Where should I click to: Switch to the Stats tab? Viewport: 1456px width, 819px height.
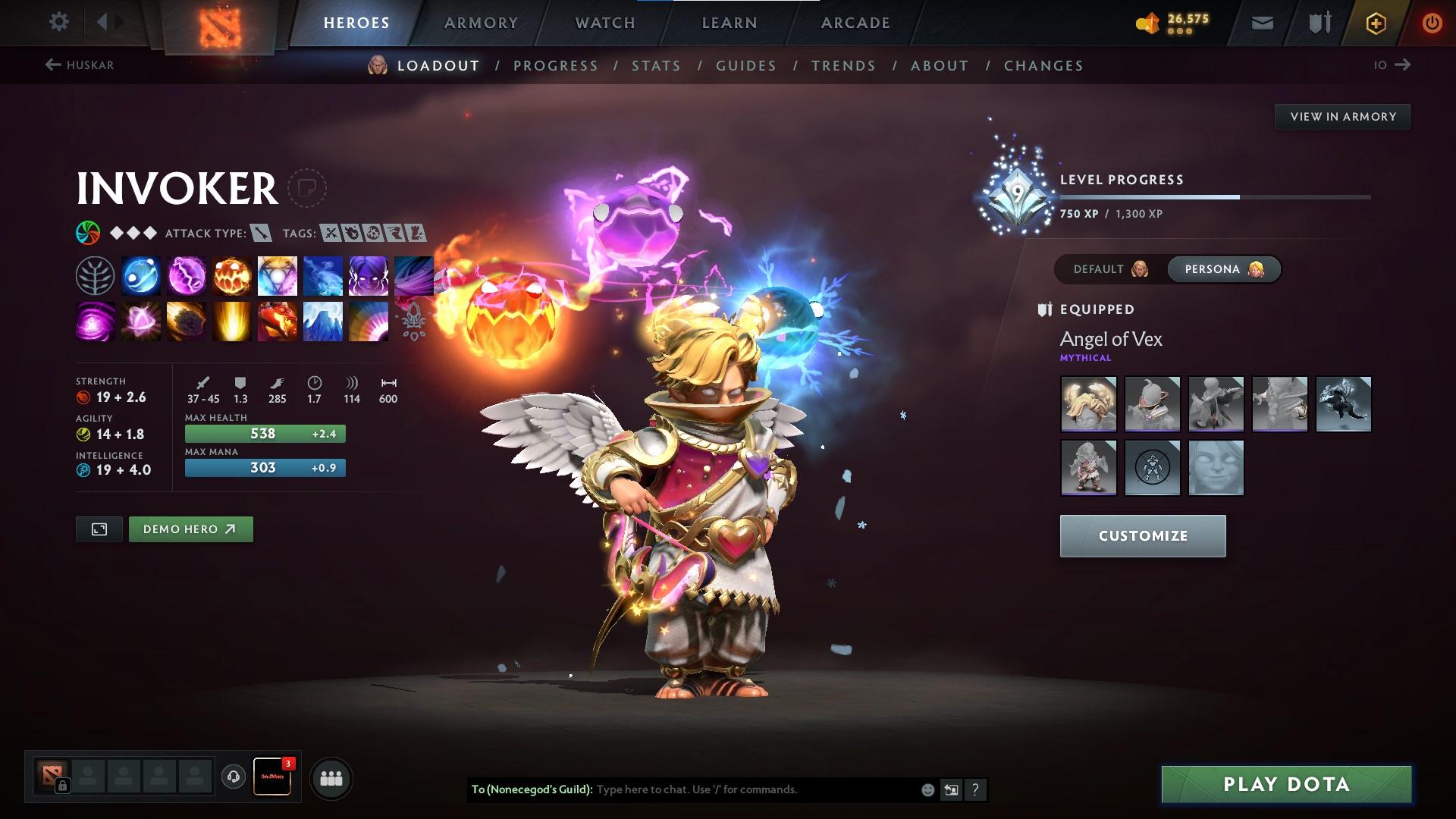(656, 66)
